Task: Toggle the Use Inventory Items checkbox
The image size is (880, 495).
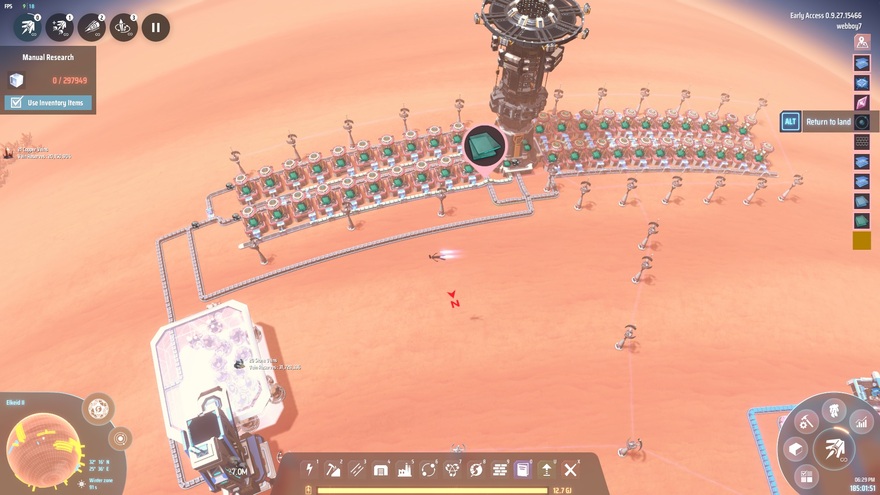Action: point(16,103)
